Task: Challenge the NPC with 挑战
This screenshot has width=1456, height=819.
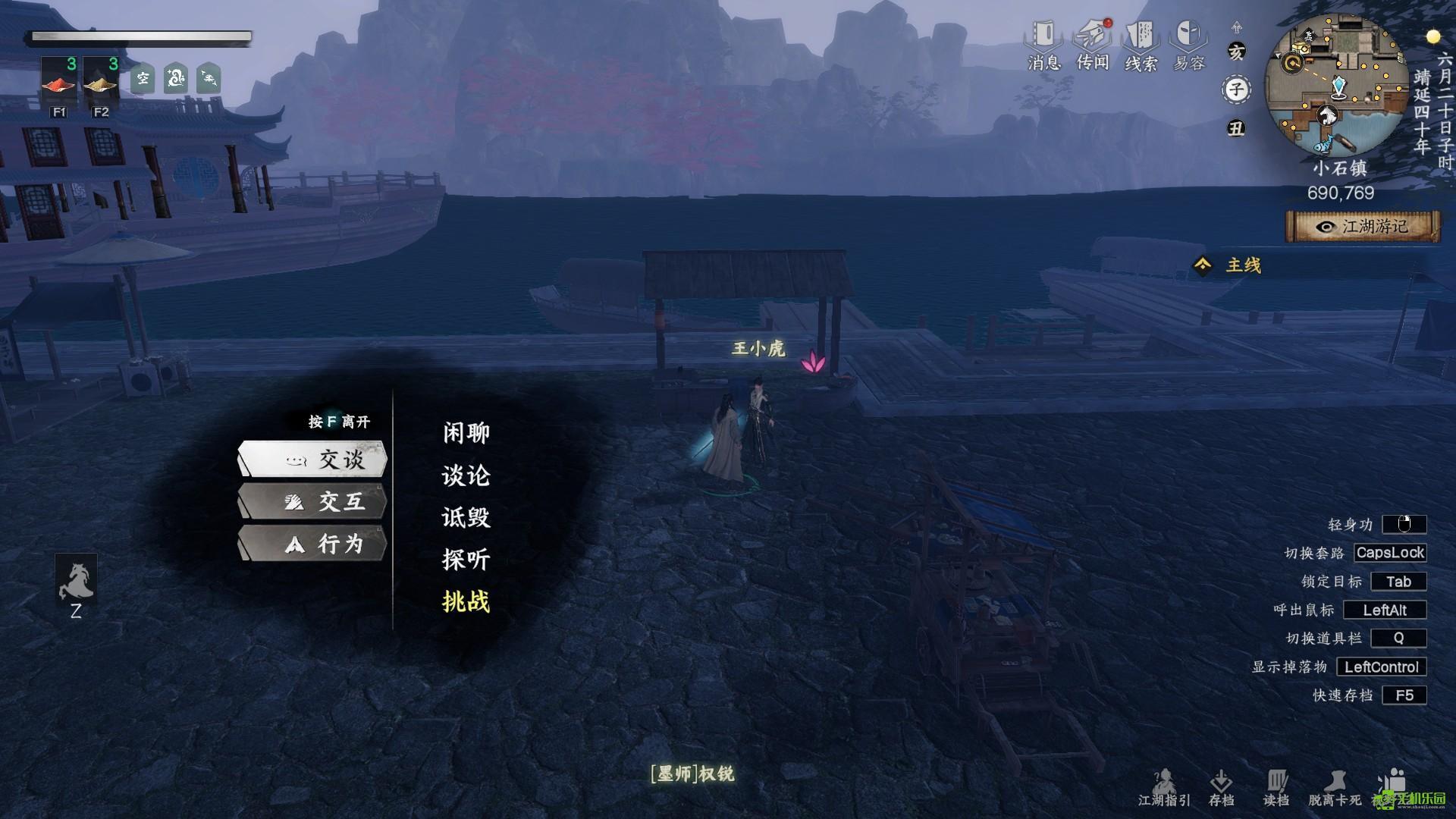Action: (x=466, y=601)
